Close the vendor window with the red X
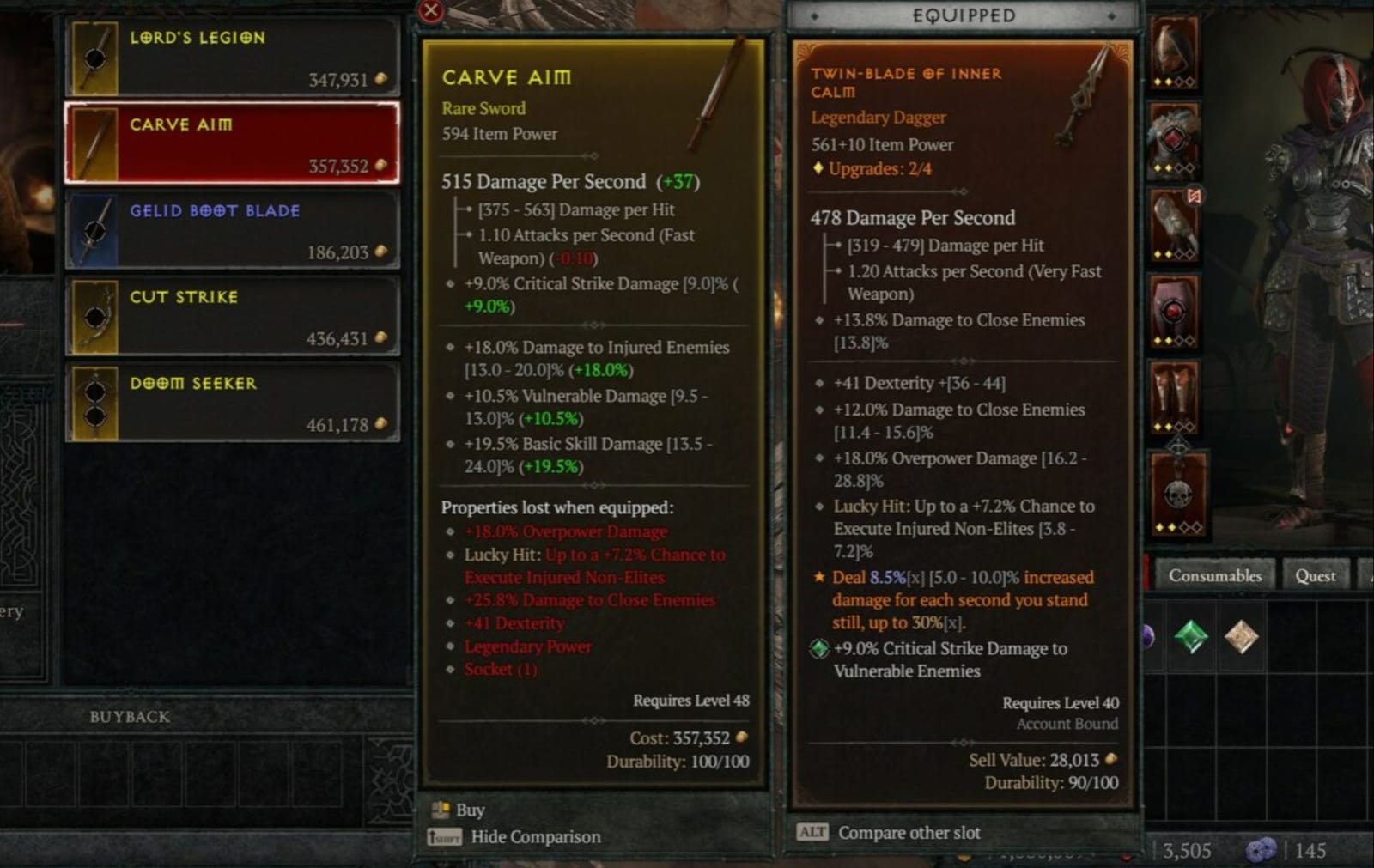The image size is (1374, 868). tap(429, 11)
